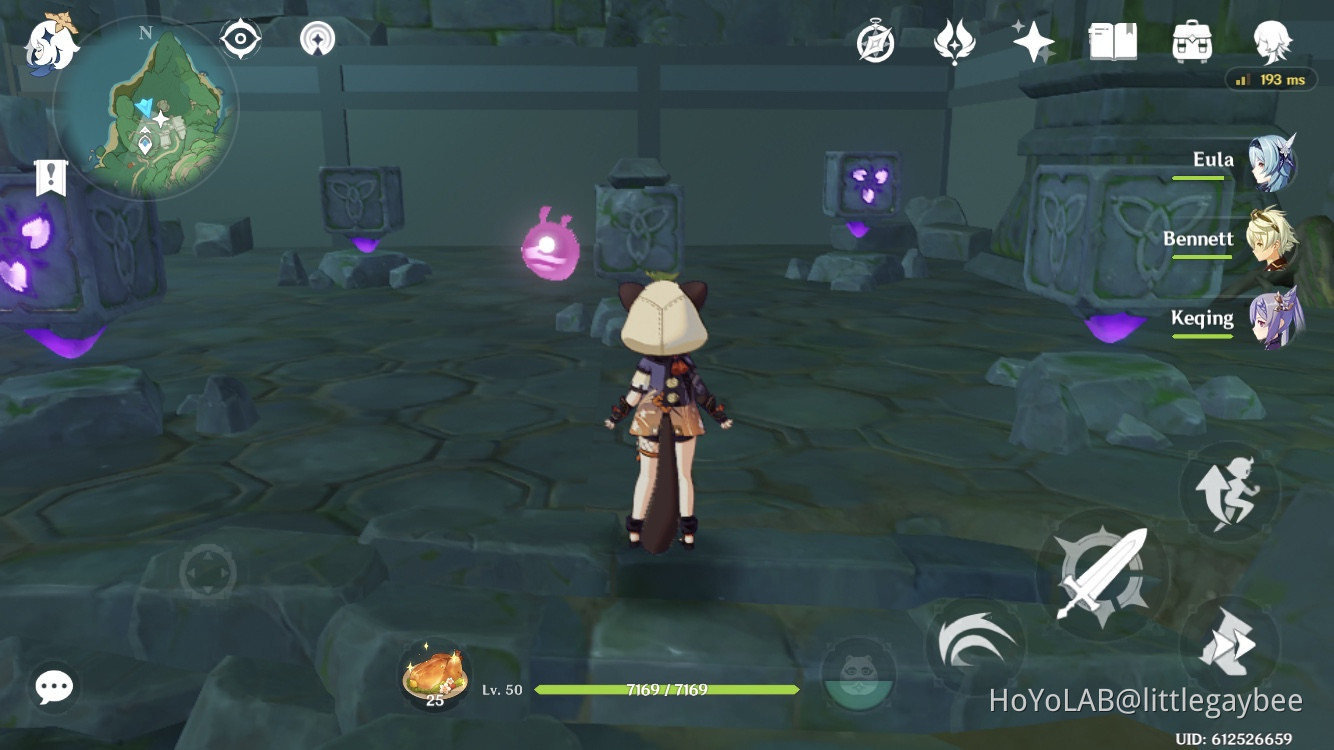Click the 7169/7169 HP bar
Screen dimensions: 1334x750
point(667,689)
